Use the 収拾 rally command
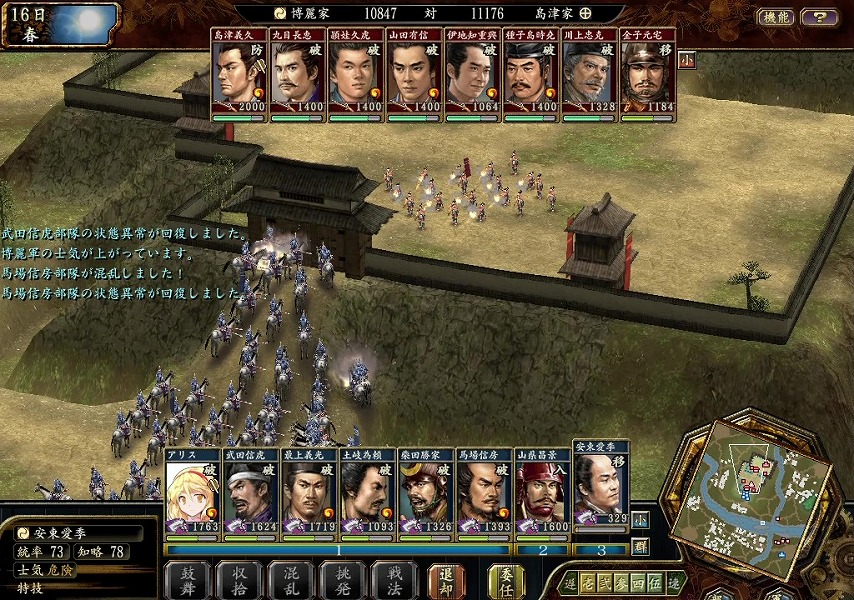Viewport: 854px width, 600px height. point(239,581)
